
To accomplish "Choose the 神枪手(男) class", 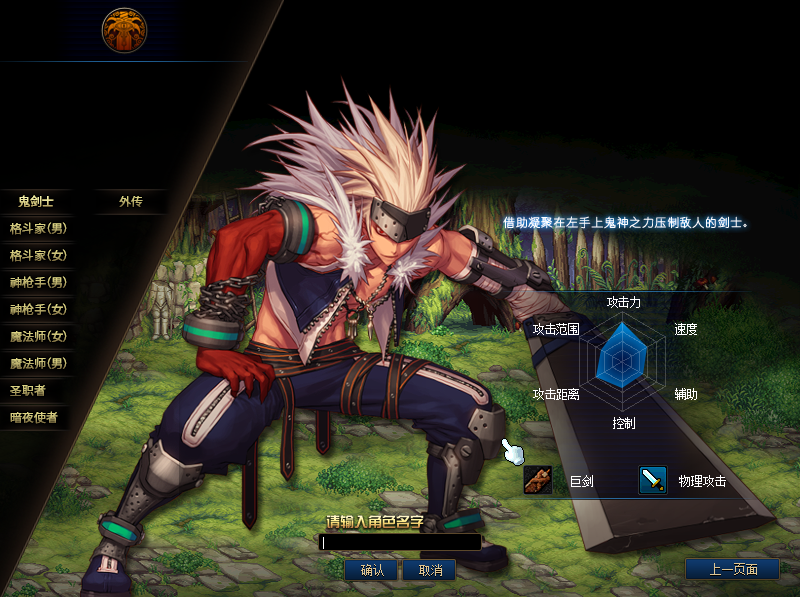I will tap(36, 282).
